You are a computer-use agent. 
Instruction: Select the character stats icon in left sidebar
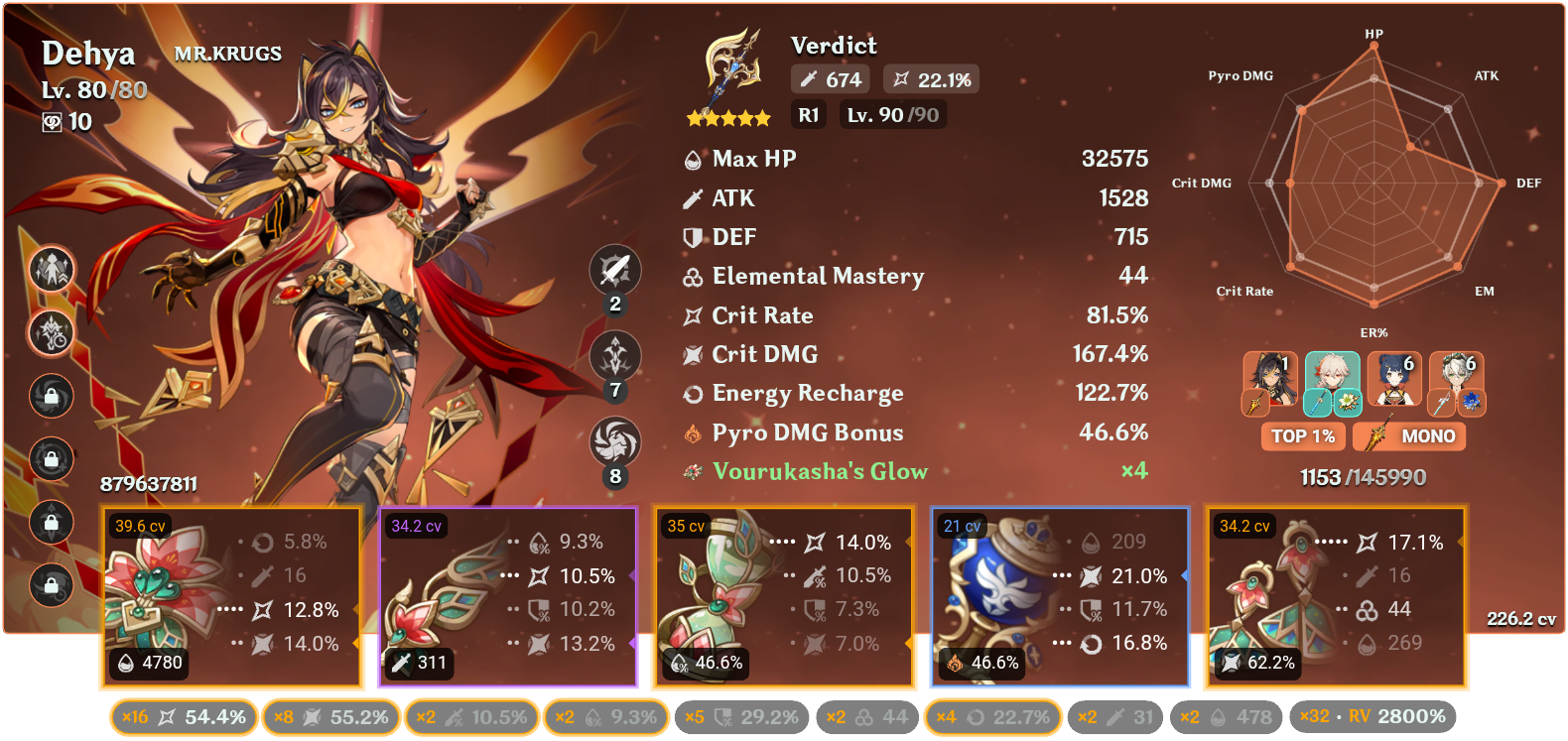(50, 271)
